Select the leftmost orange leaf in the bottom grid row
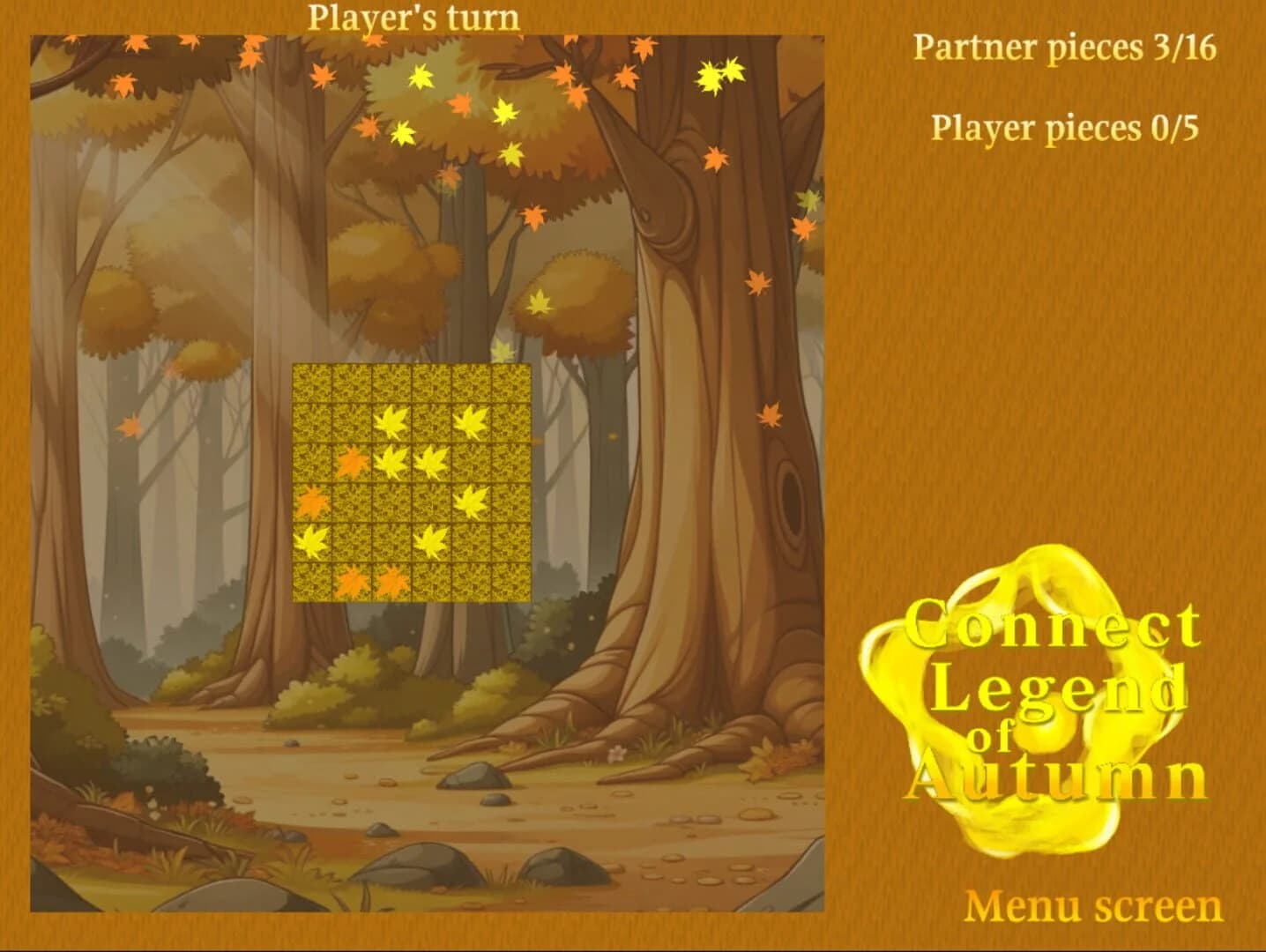 353,583
